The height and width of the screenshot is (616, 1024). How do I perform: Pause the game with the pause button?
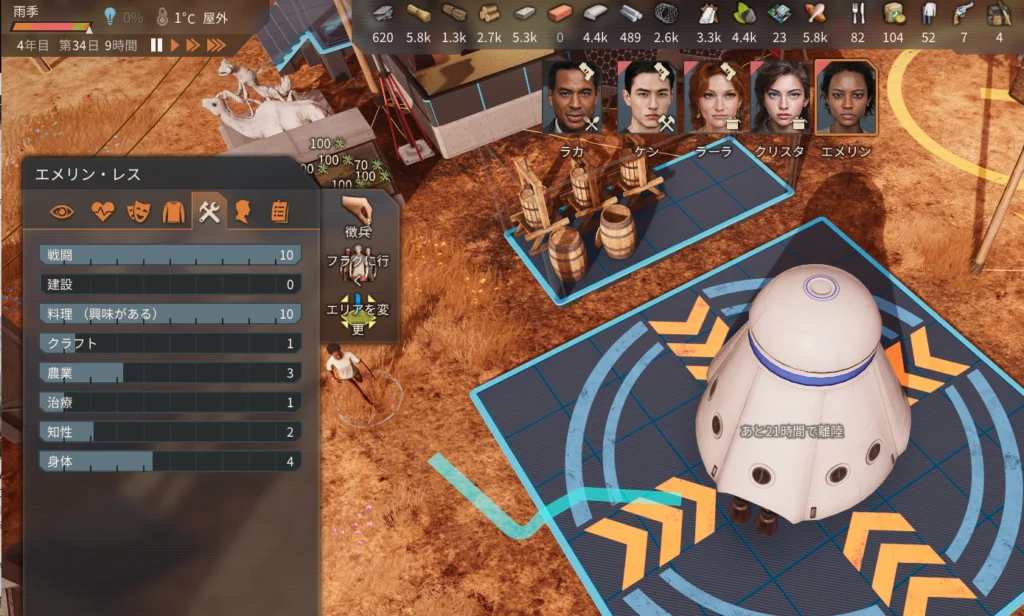(156, 45)
